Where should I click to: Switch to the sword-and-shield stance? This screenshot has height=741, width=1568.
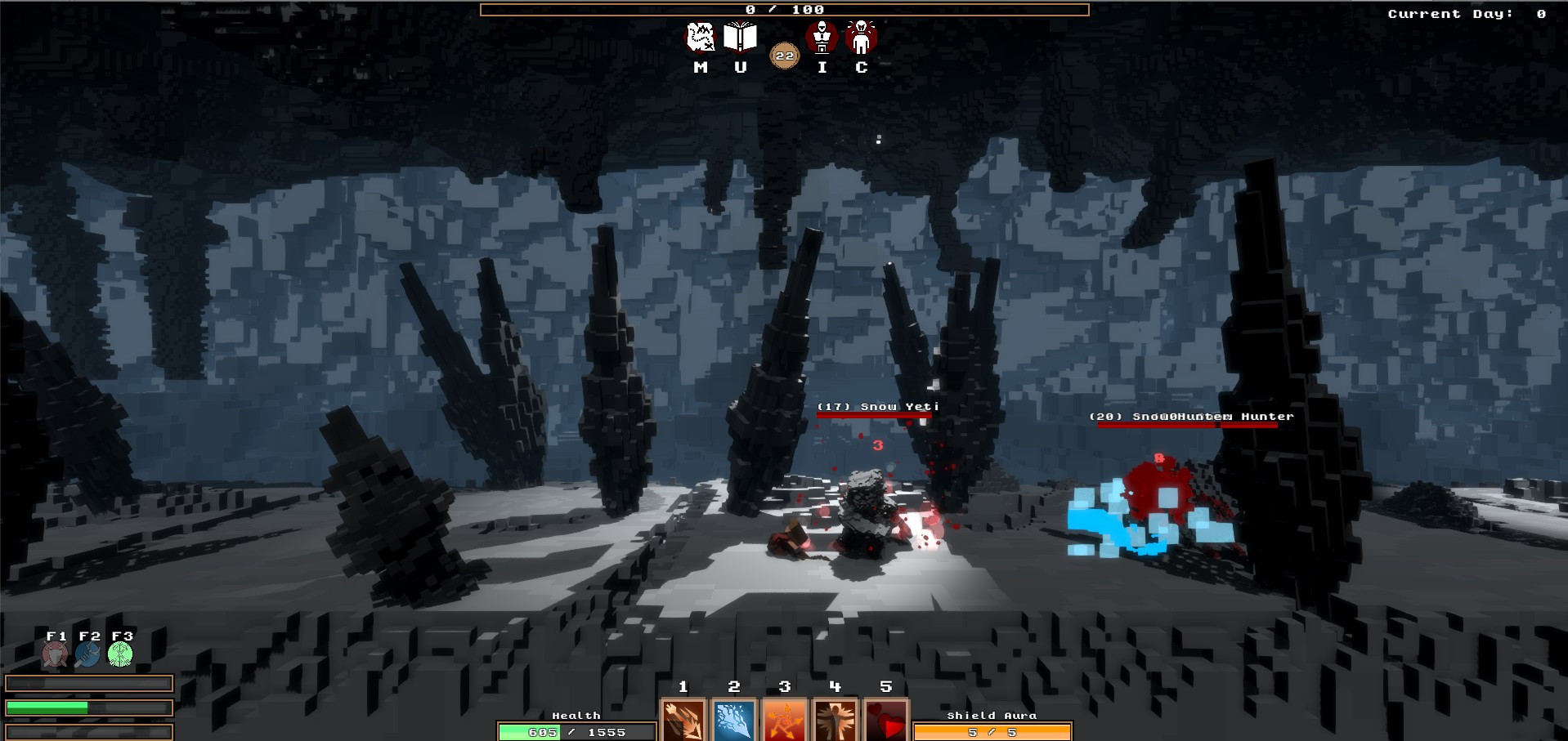56,654
